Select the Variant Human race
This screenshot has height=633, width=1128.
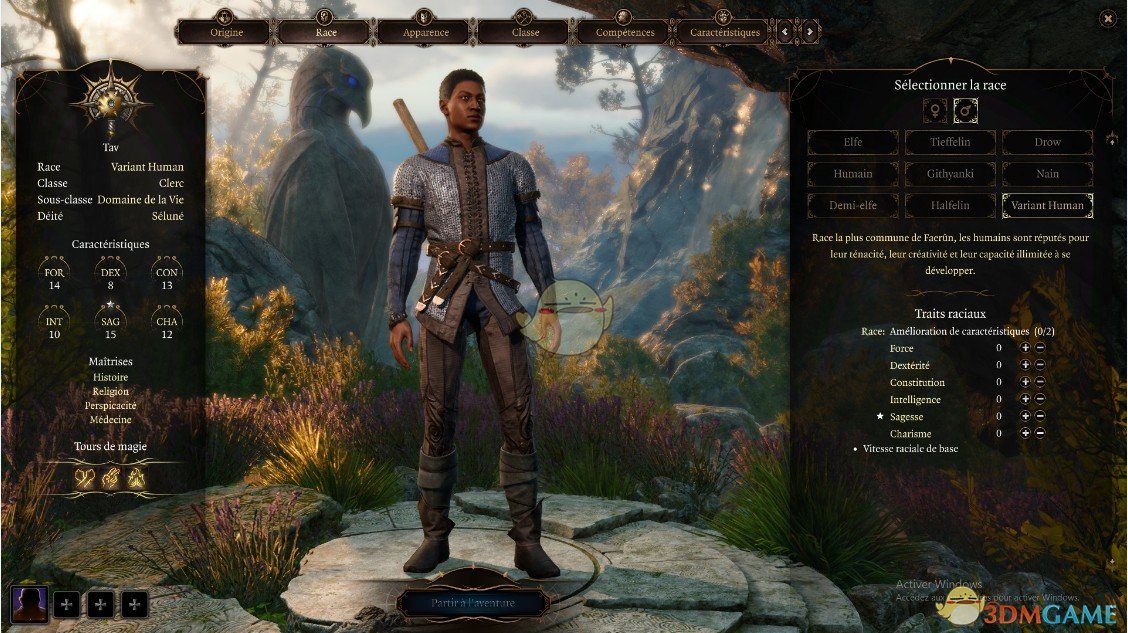1047,206
